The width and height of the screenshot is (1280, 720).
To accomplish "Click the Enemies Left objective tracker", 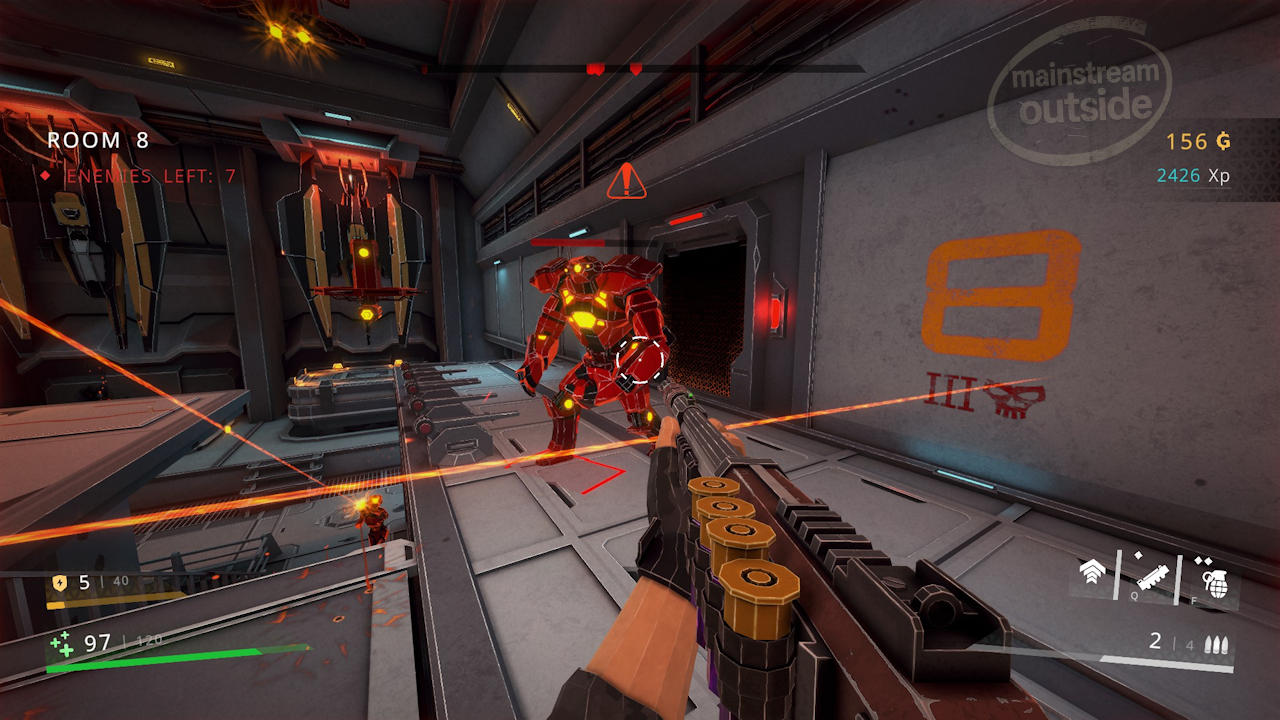I will [x=140, y=176].
